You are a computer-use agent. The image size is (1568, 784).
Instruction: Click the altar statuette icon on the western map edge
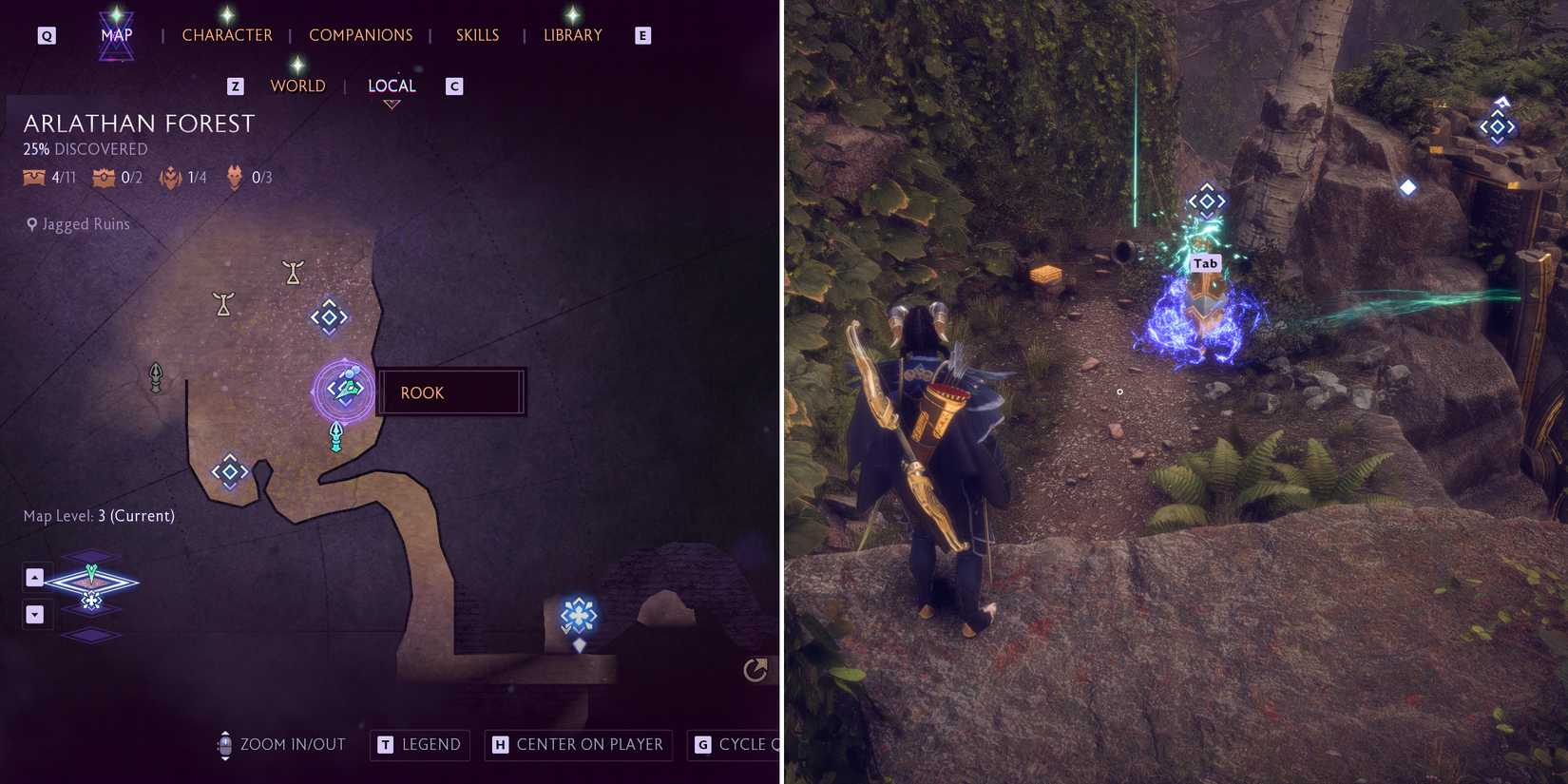point(155,377)
